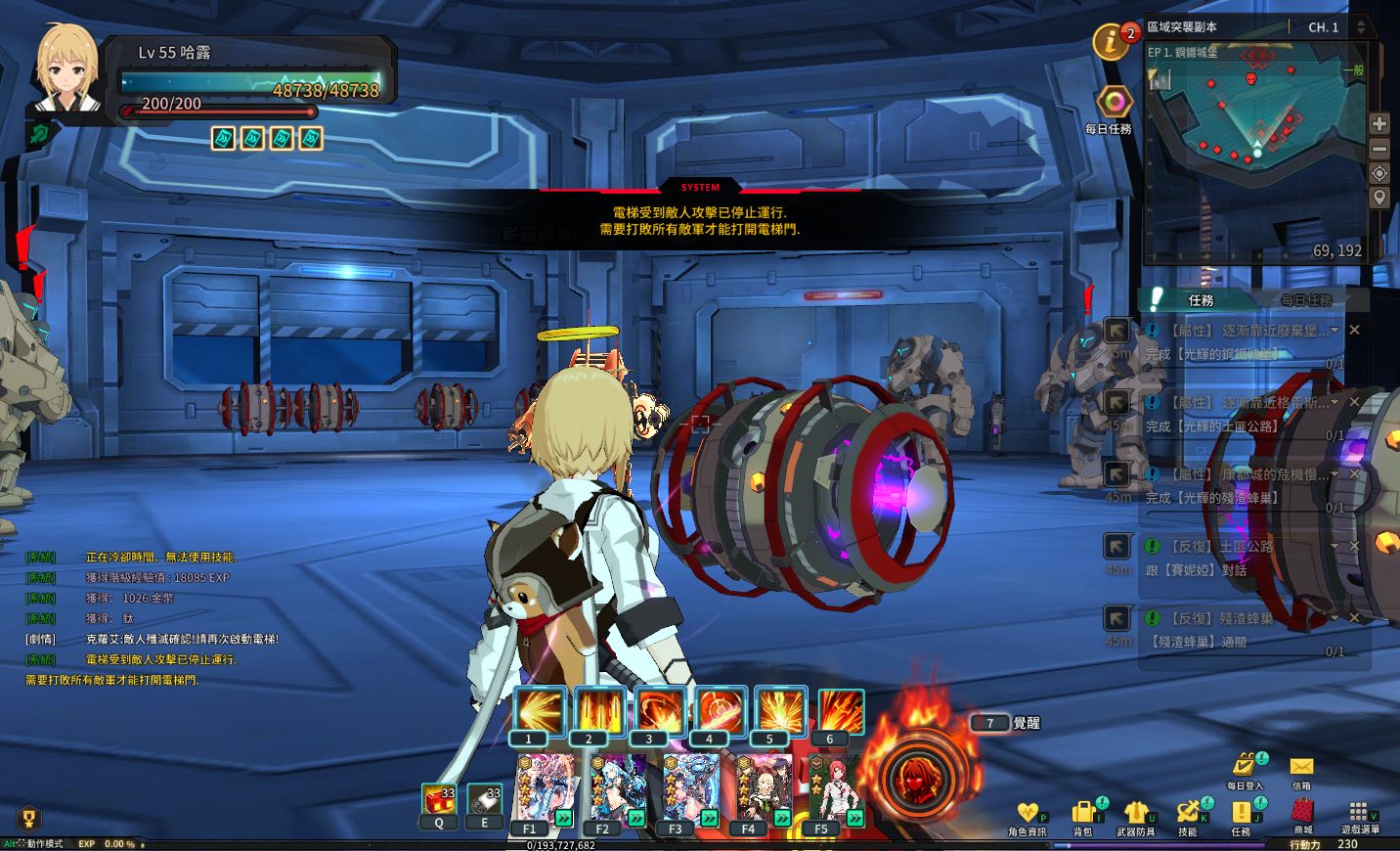This screenshot has width=1400, height=851.
Task: Open the 技能 skills window
Action: [x=1188, y=813]
